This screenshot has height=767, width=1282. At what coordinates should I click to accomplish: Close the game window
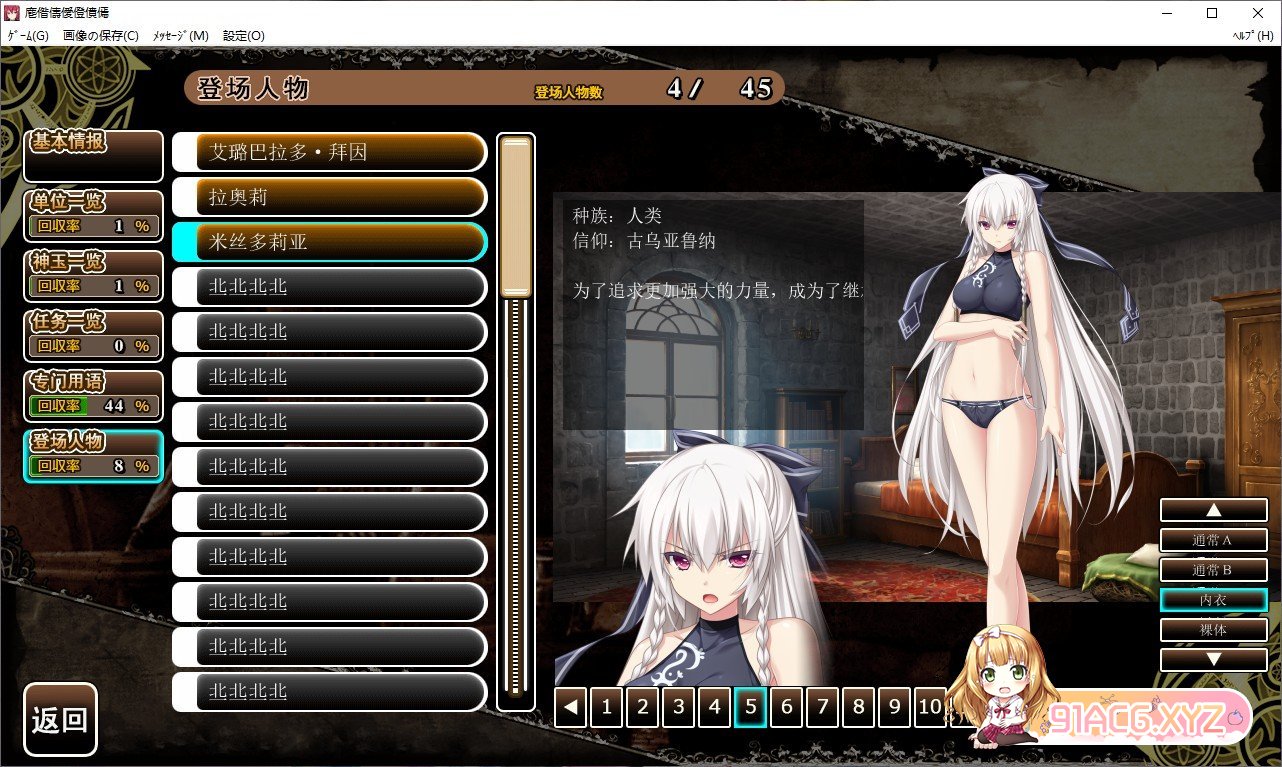[x=1257, y=13]
